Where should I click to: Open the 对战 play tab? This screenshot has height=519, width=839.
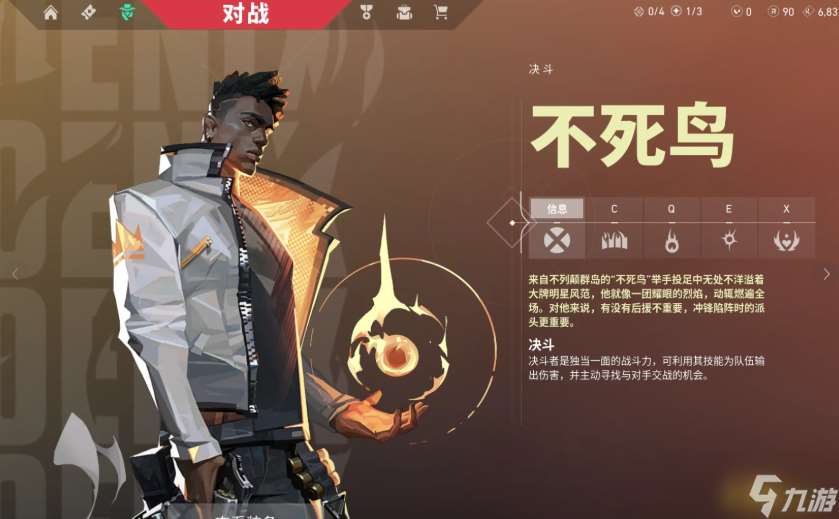[x=245, y=13]
